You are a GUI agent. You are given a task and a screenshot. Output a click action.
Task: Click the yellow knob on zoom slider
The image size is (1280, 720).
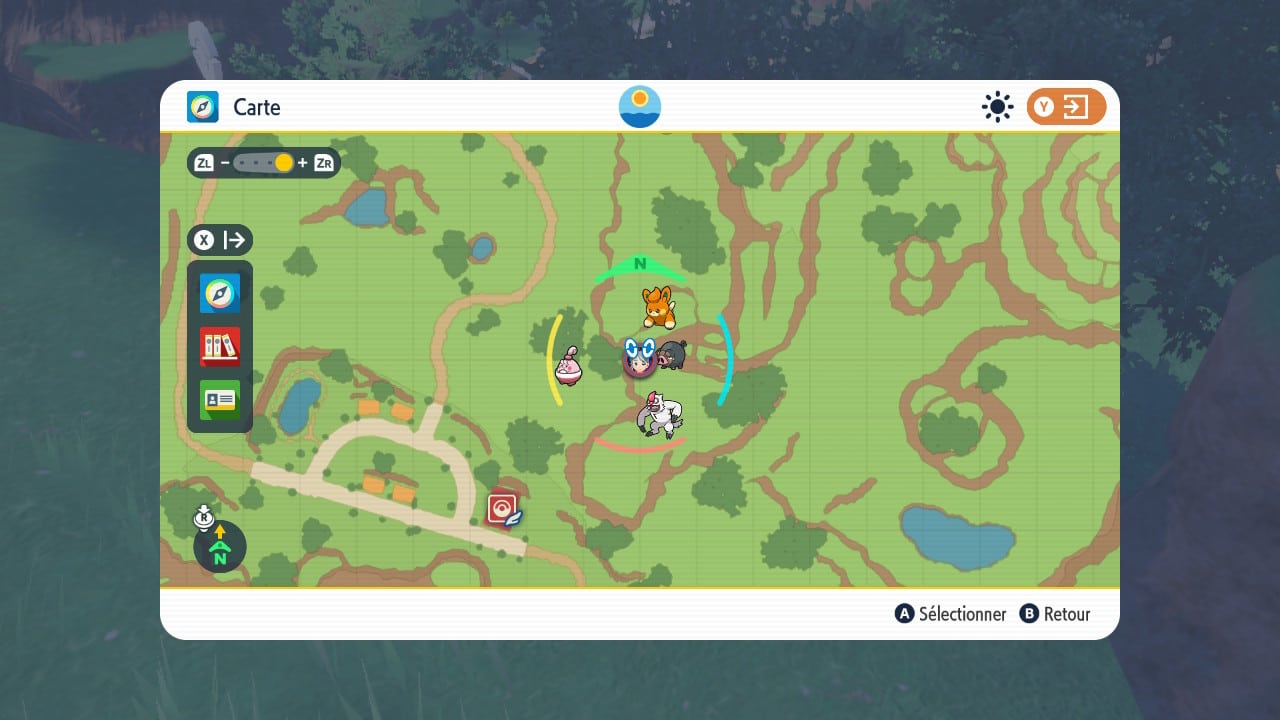pos(284,163)
